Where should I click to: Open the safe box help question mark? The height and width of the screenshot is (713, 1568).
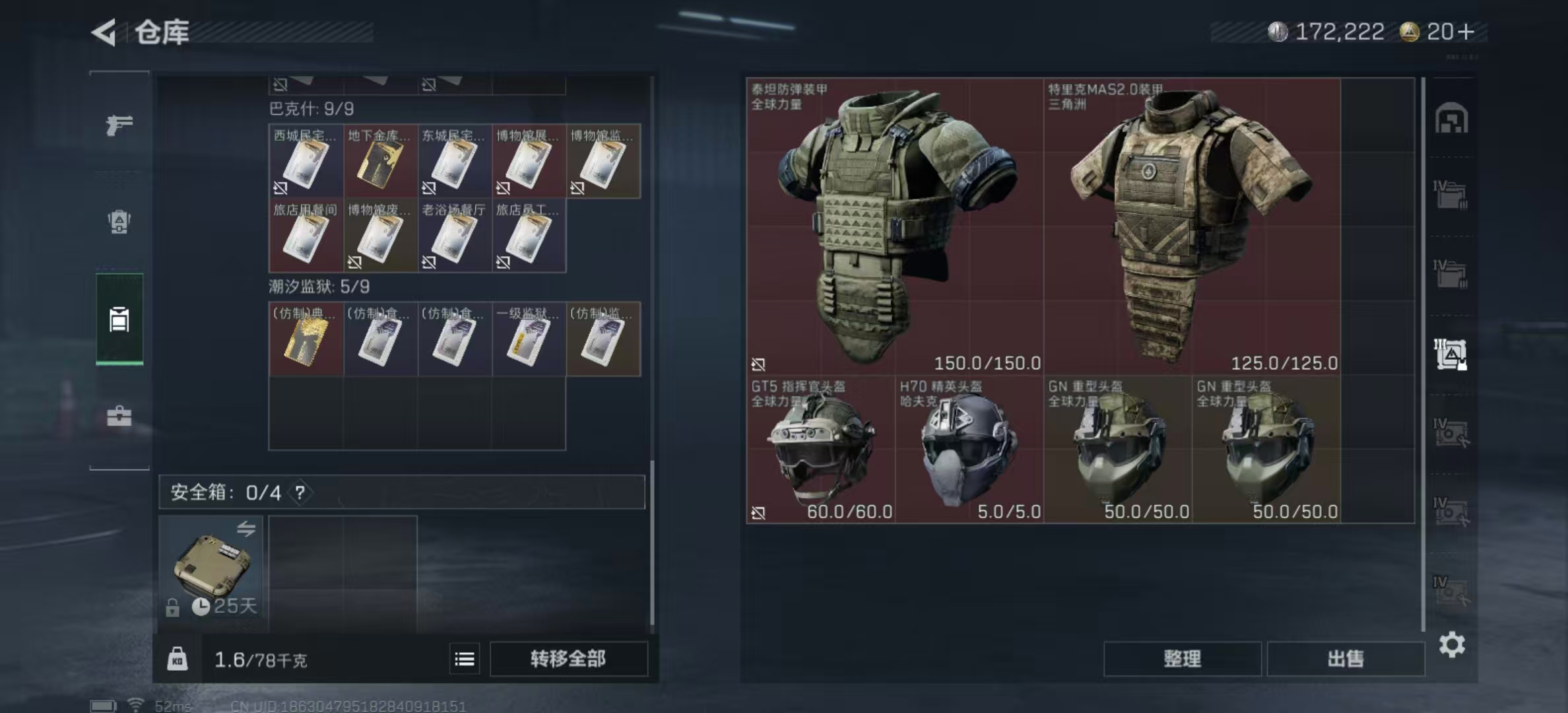[300, 492]
